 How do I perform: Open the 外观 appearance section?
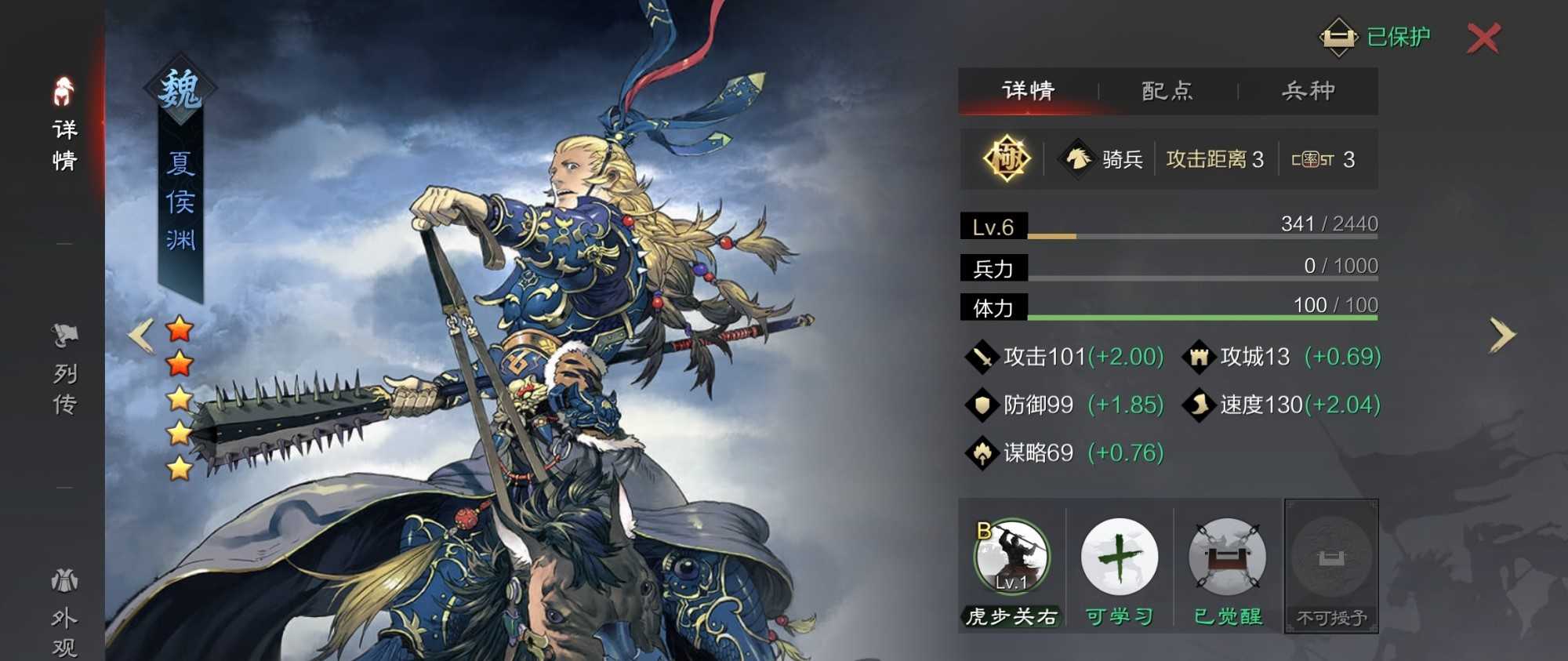64,613
